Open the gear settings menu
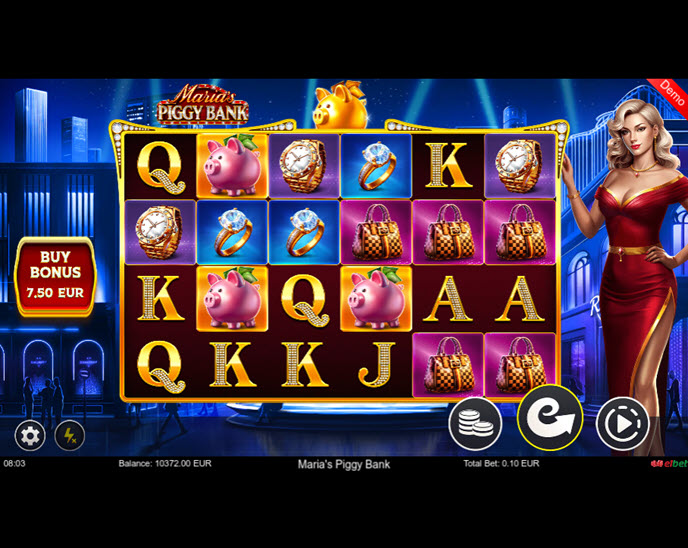This screenshot has width=688, height=548. pos(30,436)
